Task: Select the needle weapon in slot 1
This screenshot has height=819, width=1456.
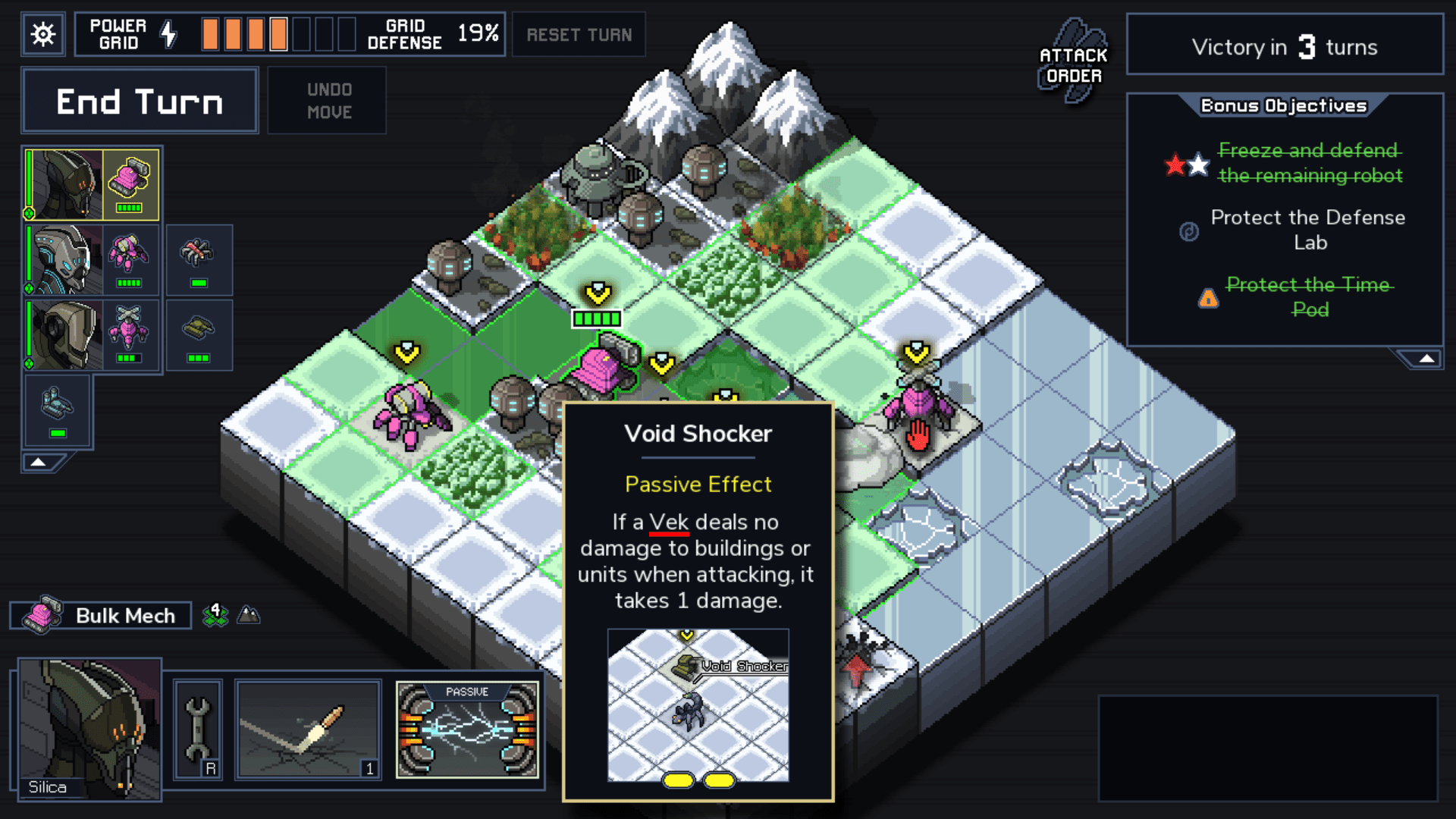Action: 308,728
